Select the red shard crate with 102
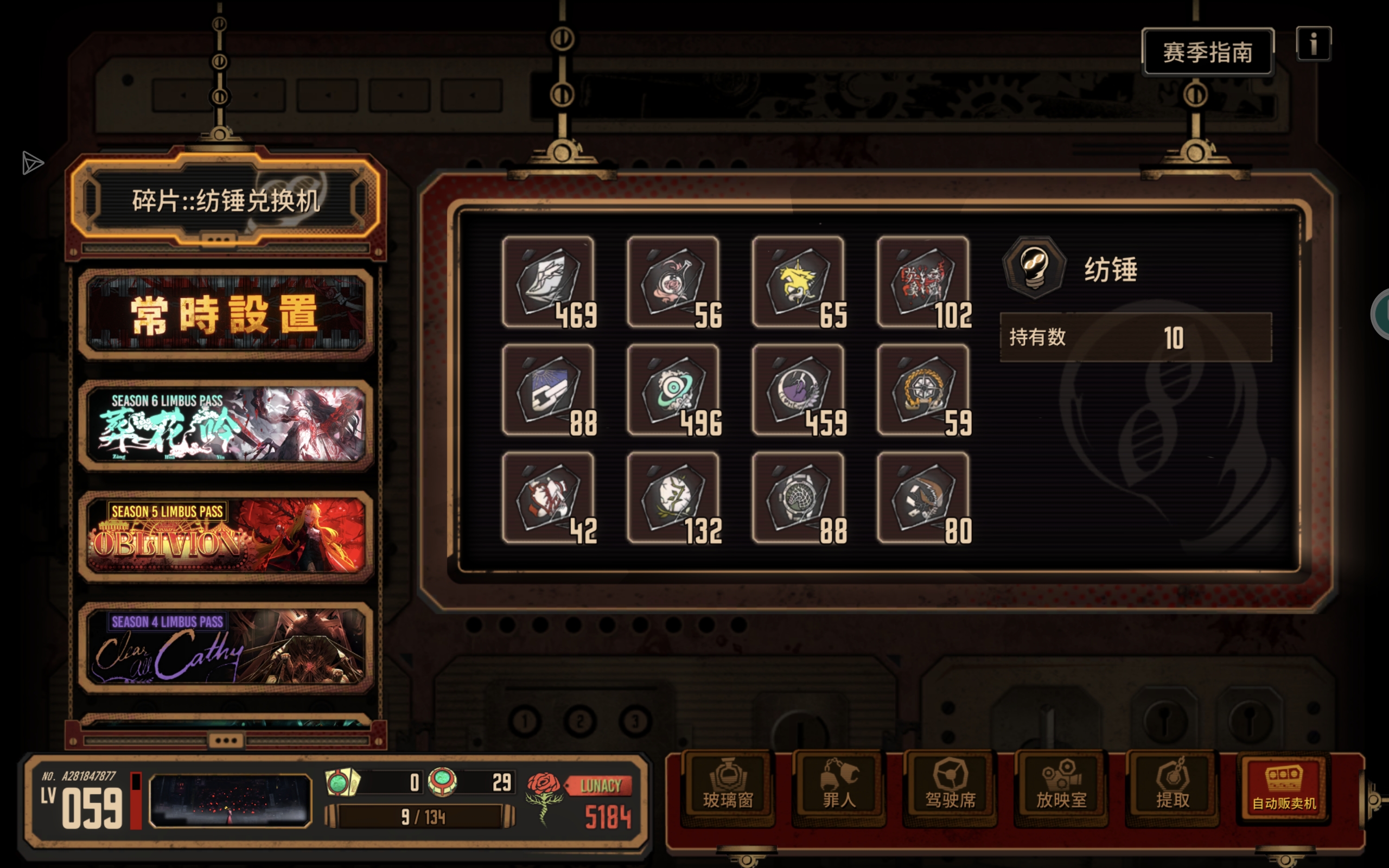Image resolution: width=1389 pixels, height=868 pixels. coord(922,282)
